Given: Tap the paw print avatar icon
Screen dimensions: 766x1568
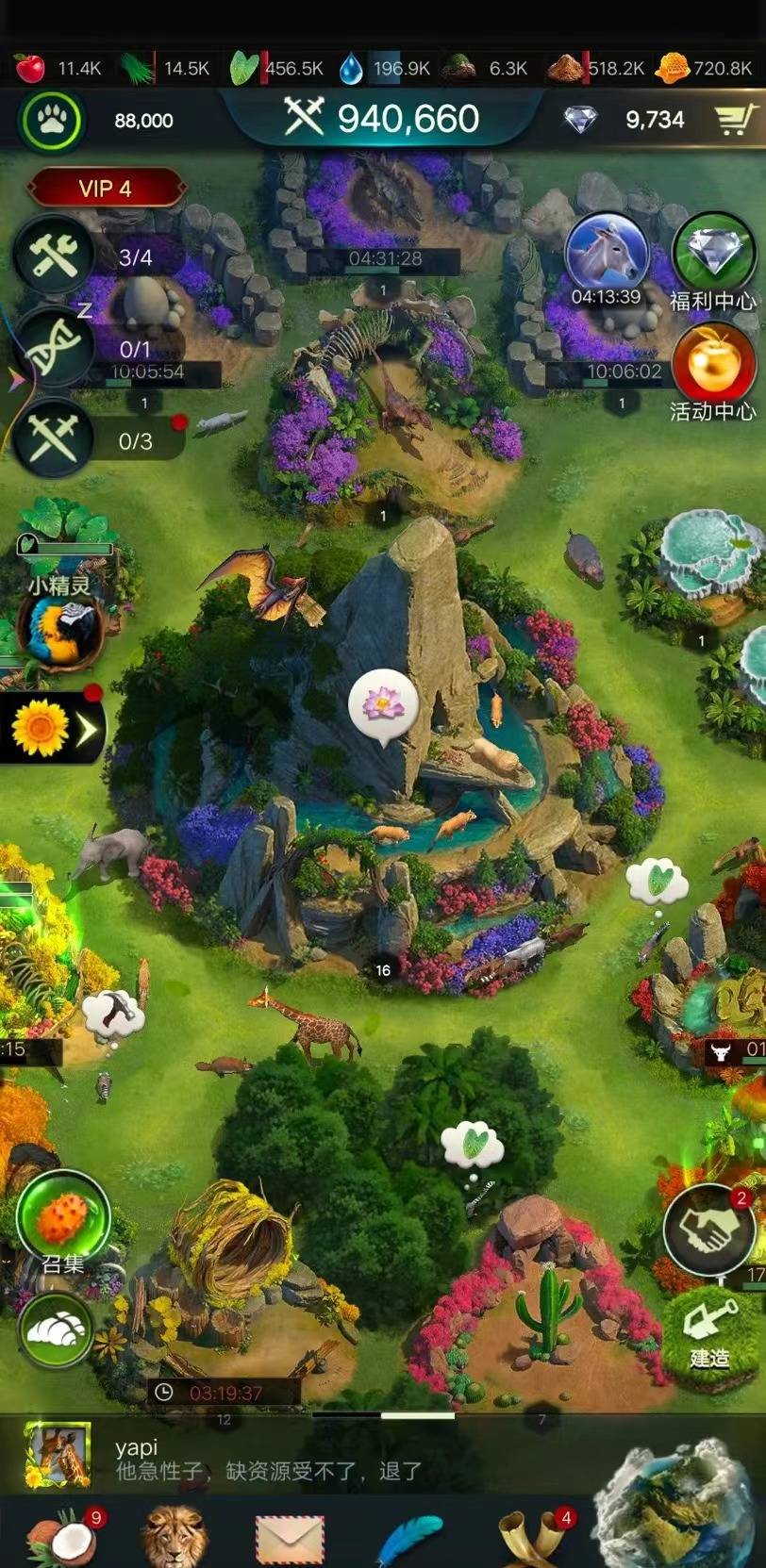Looking at the screenshot, I should point(51,121).
